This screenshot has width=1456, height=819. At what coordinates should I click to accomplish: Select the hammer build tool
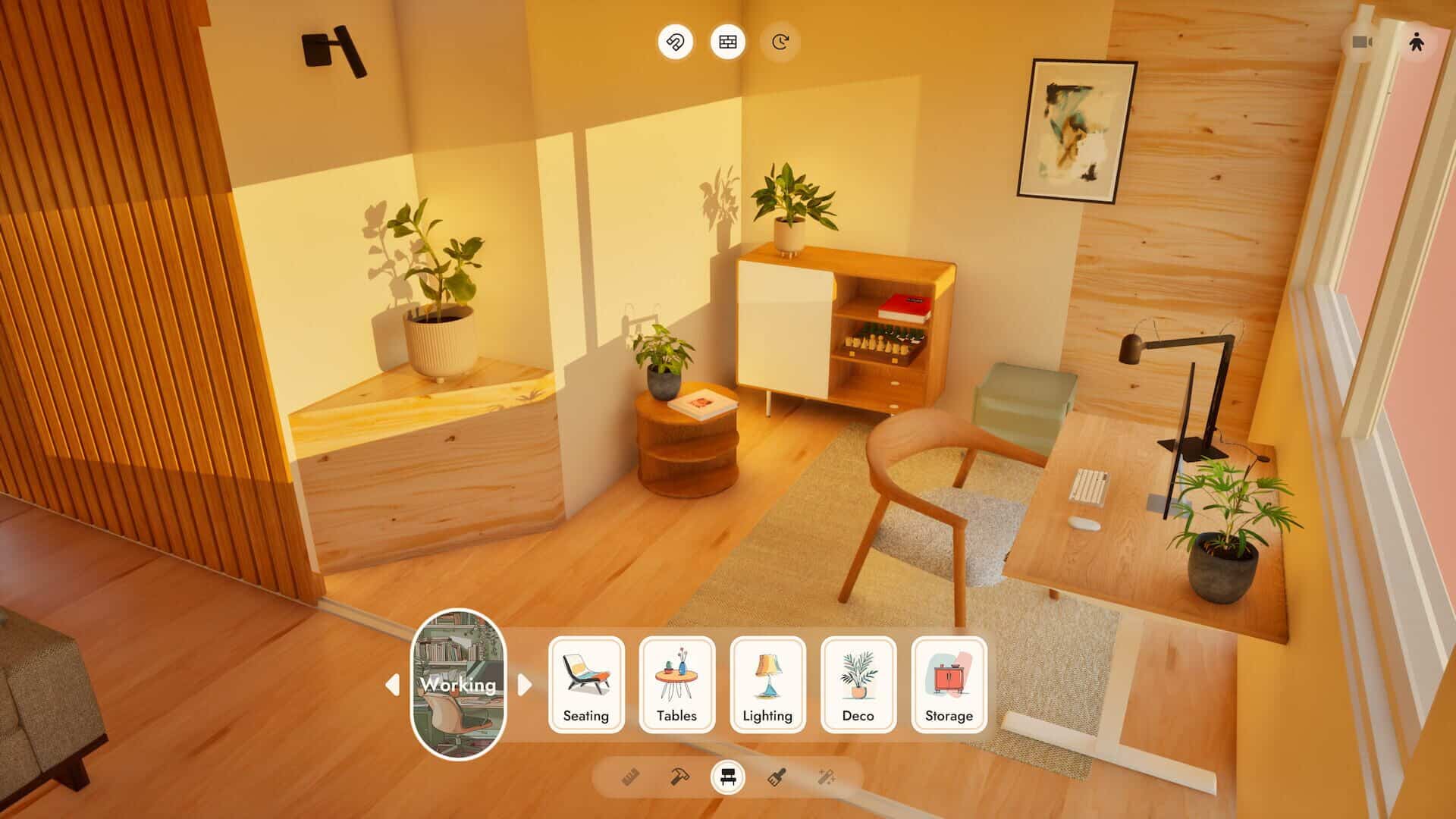tap(679, 777)
